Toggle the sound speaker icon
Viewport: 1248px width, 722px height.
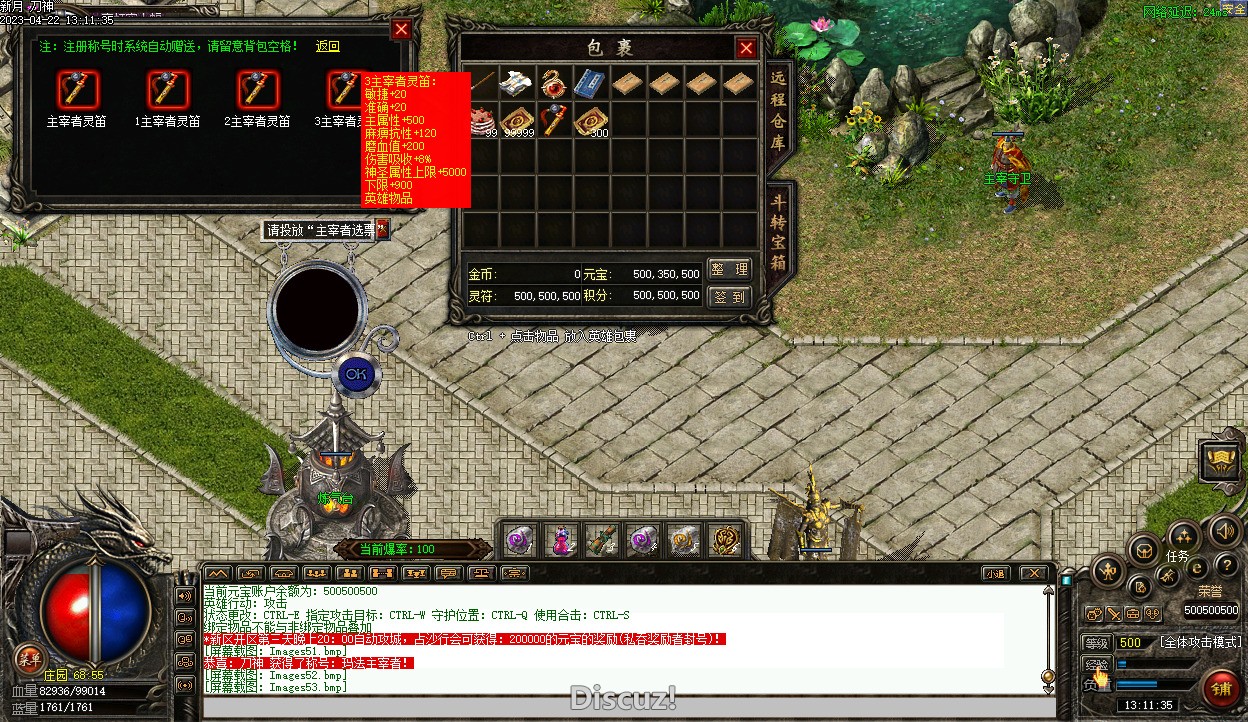tap(1223, 531)
